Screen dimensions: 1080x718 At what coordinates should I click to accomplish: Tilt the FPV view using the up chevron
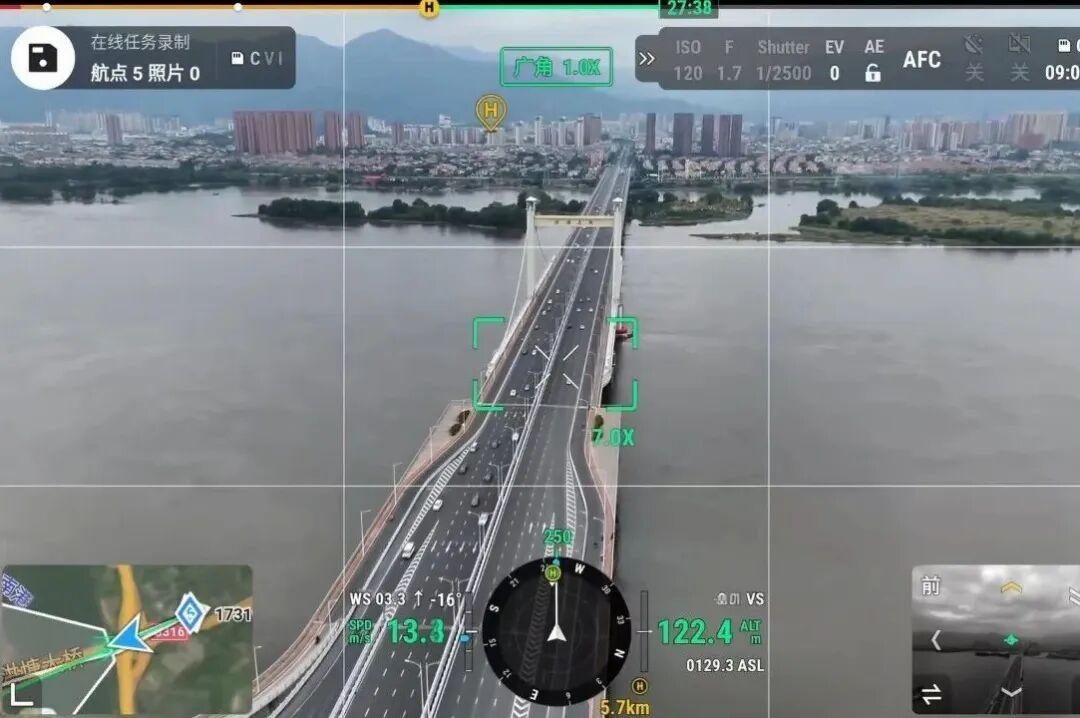1011,588
